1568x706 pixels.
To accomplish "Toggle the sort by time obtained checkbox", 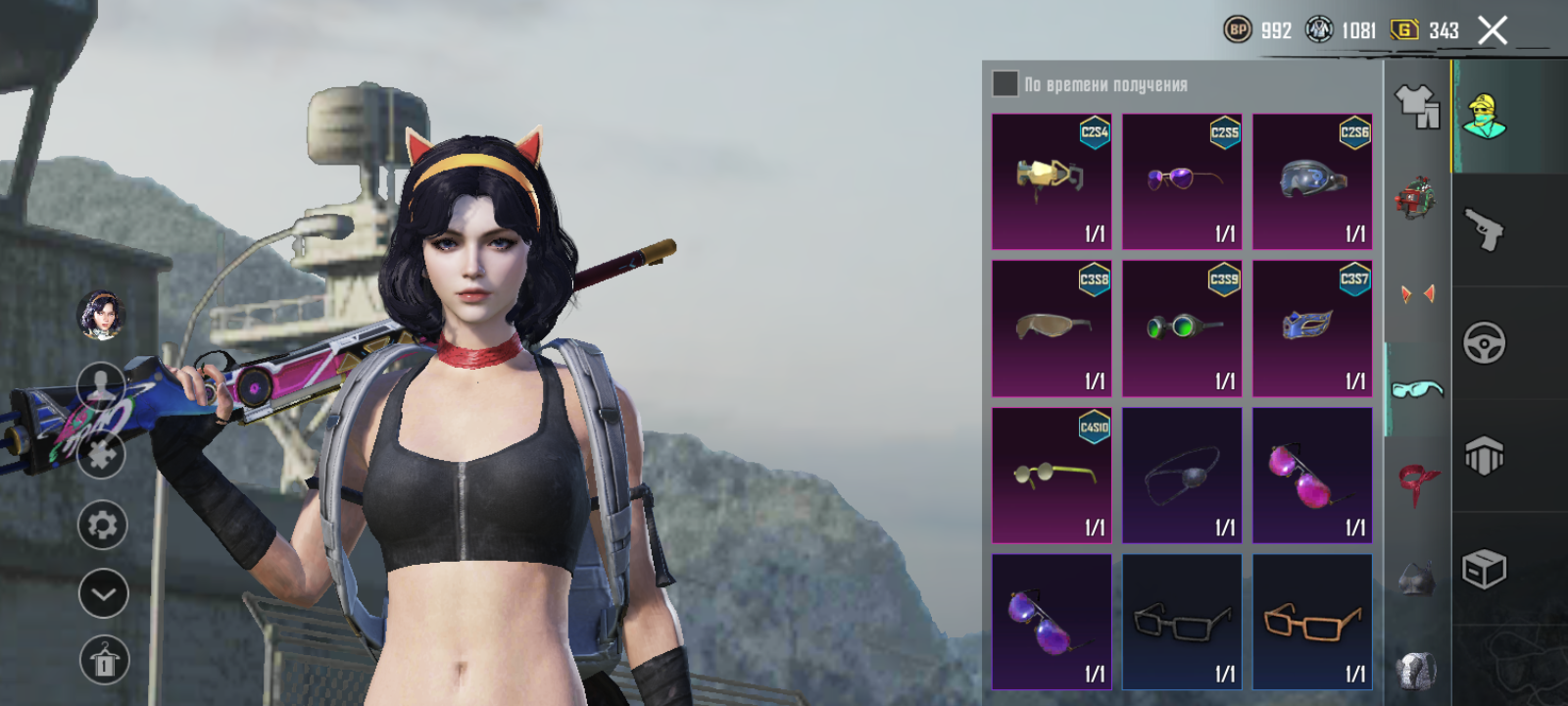I will pyautogui.click(x=1004, y=84).
